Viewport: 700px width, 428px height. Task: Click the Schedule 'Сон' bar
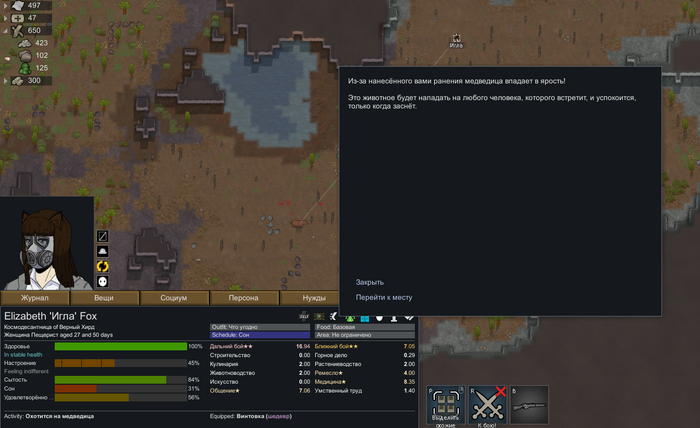260,335
